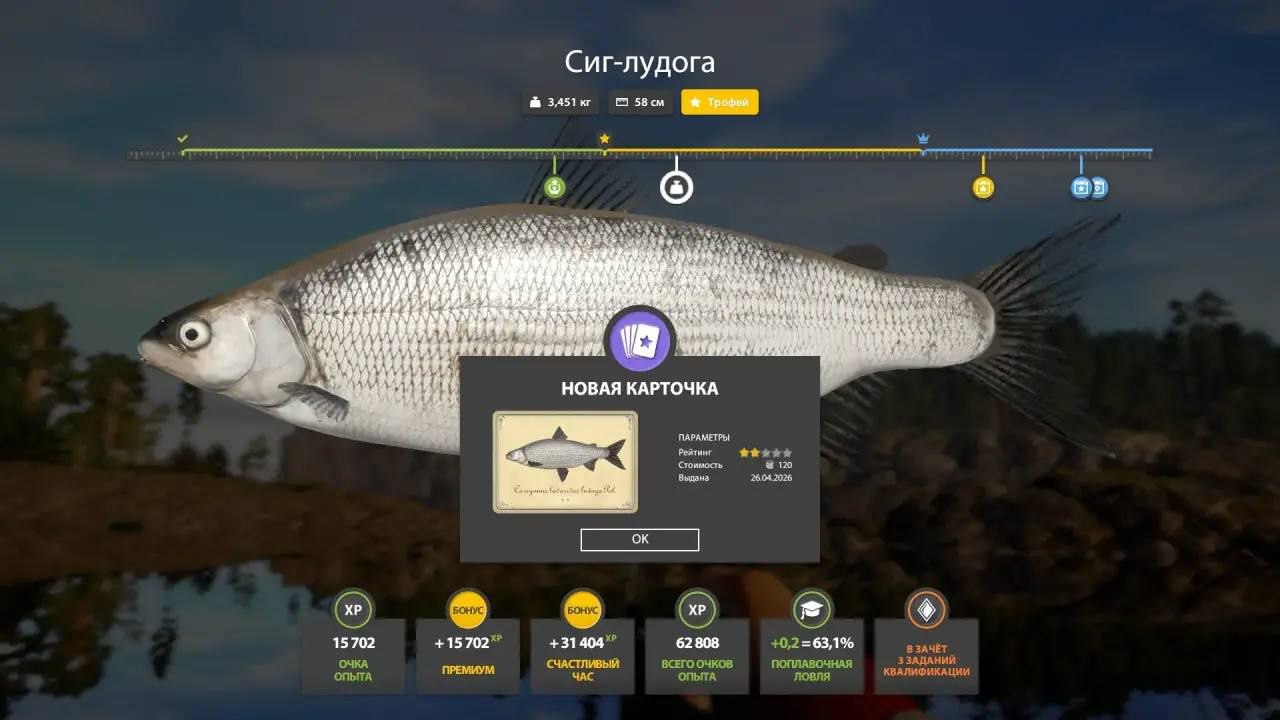Click the green XP circle above Всего очков опыта
This screenshot has height=720, width=1280.
click(x=695, y=609)
